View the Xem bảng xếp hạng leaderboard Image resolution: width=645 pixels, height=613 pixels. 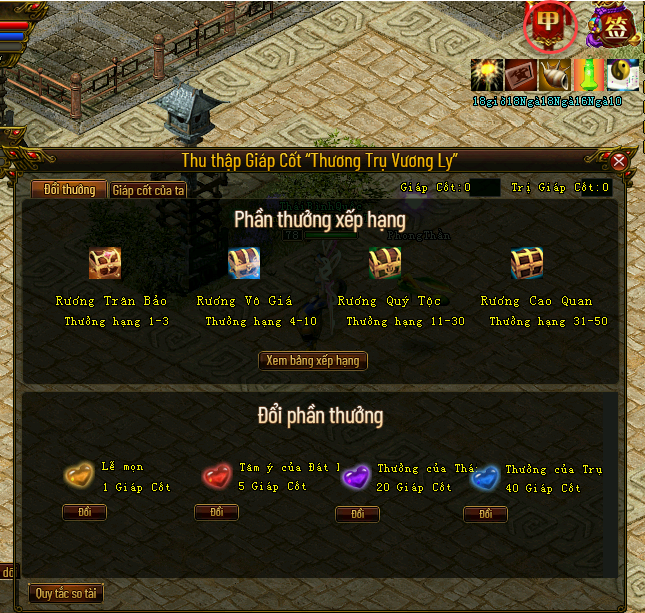pos(313,361)
